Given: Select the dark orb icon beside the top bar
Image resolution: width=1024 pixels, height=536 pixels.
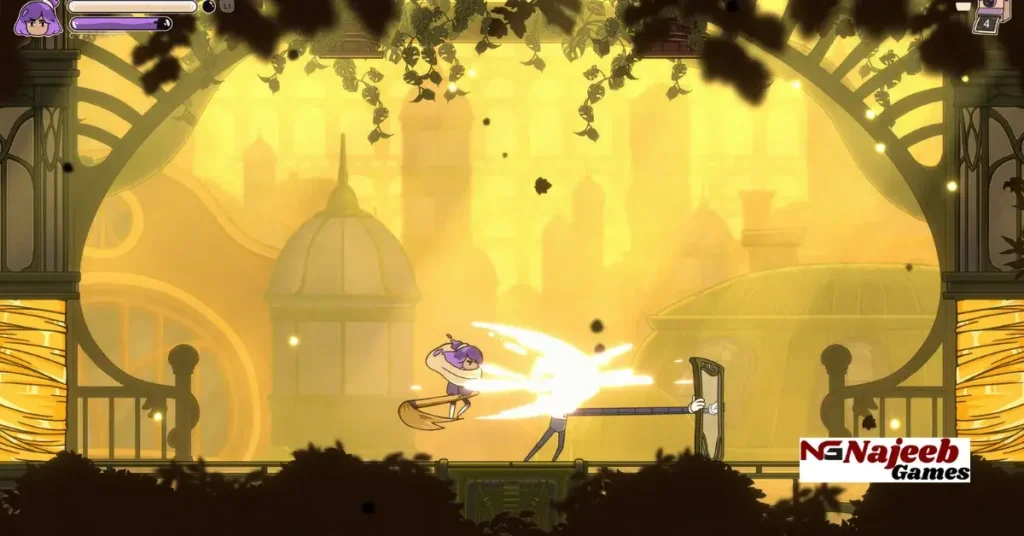Looking at the screenshot, I should 208,6.
